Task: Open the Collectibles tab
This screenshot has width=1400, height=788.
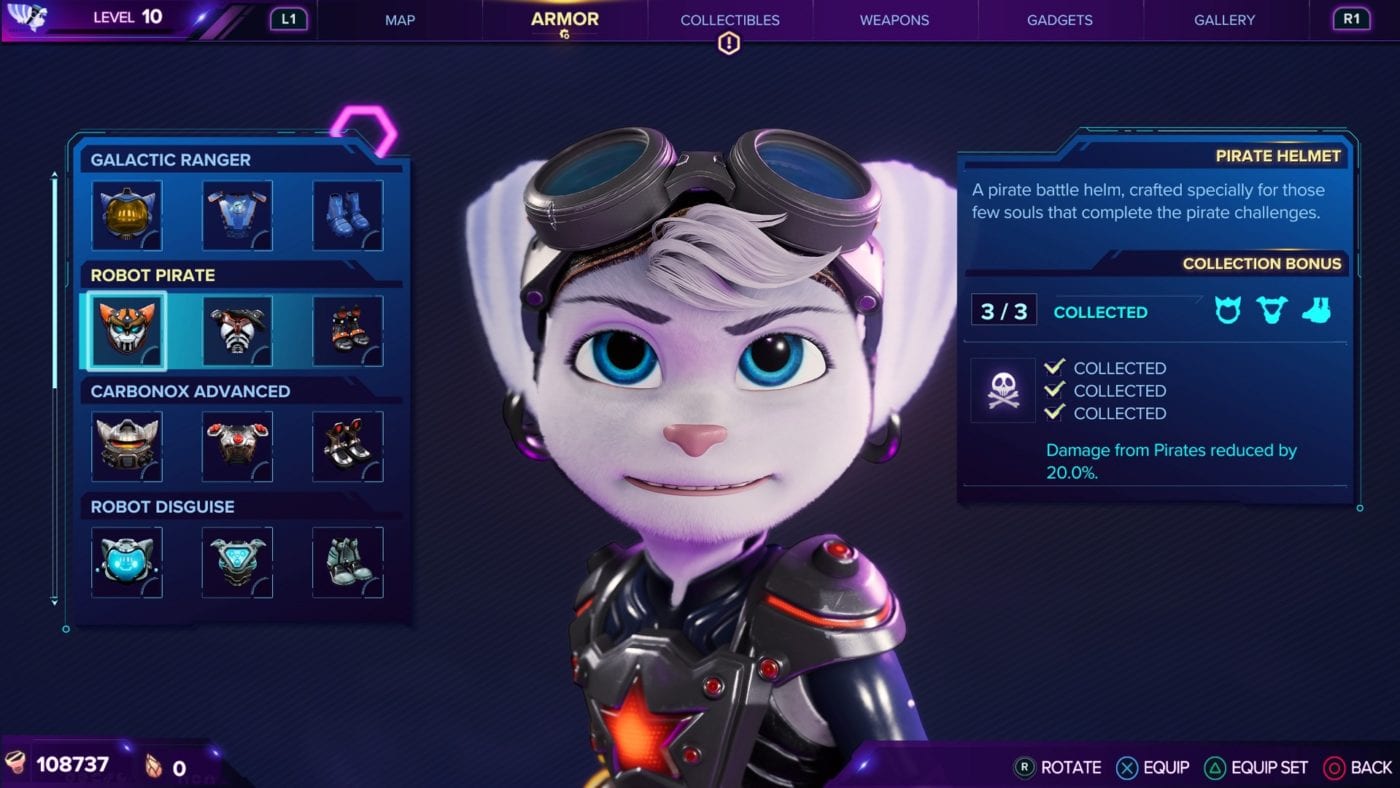Action: point(729,20)
